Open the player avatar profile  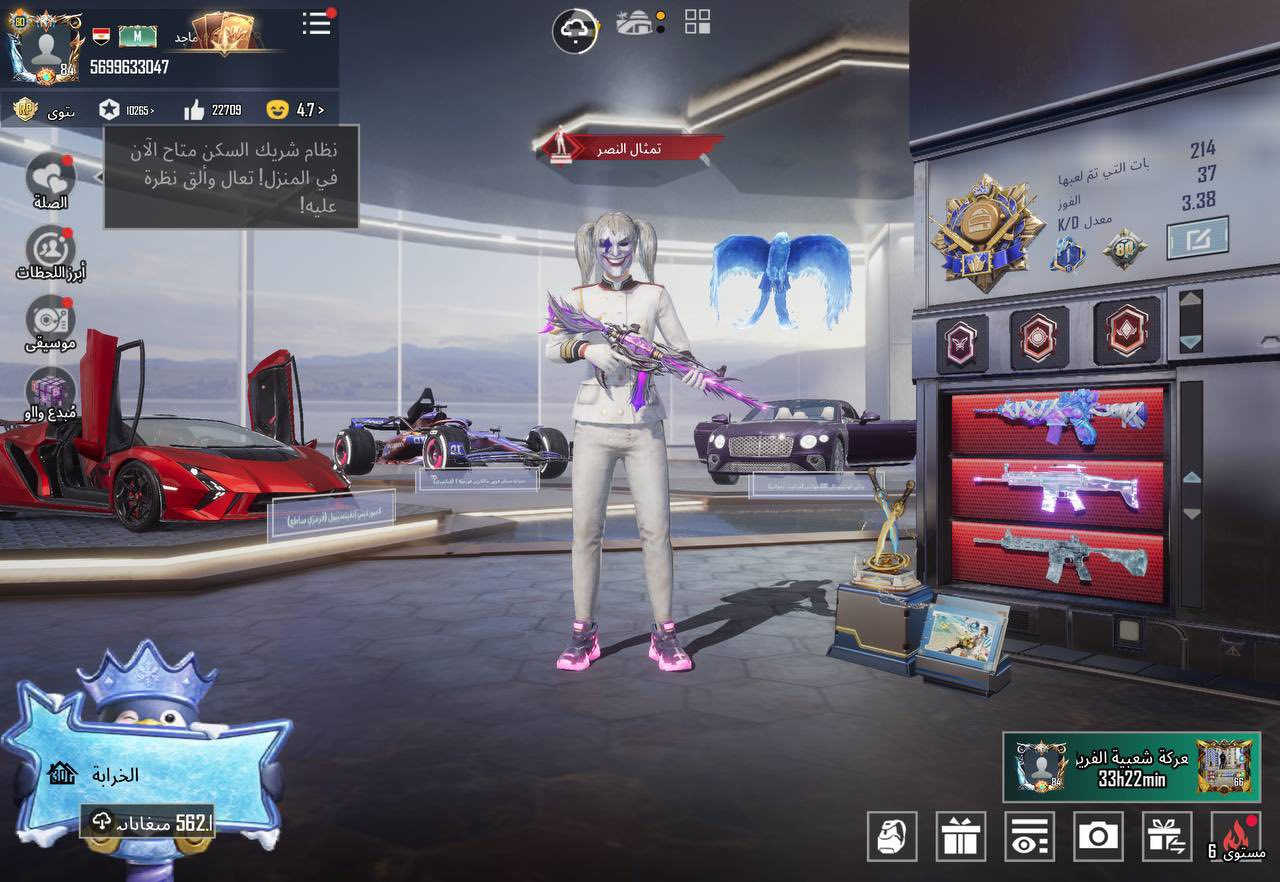coord(44,47)
